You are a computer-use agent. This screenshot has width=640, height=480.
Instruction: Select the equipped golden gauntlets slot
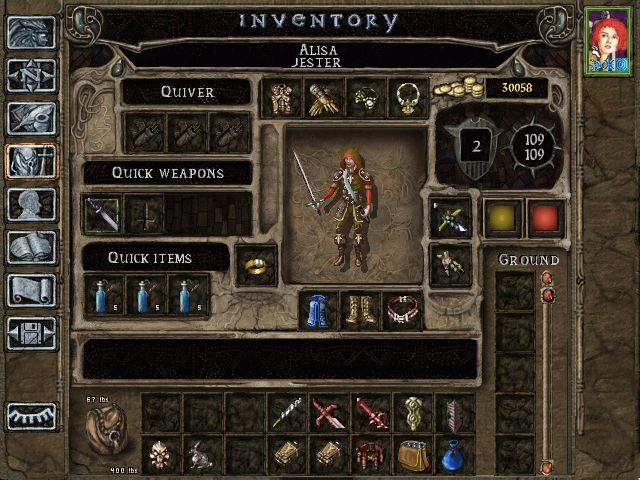coord(323,98)
